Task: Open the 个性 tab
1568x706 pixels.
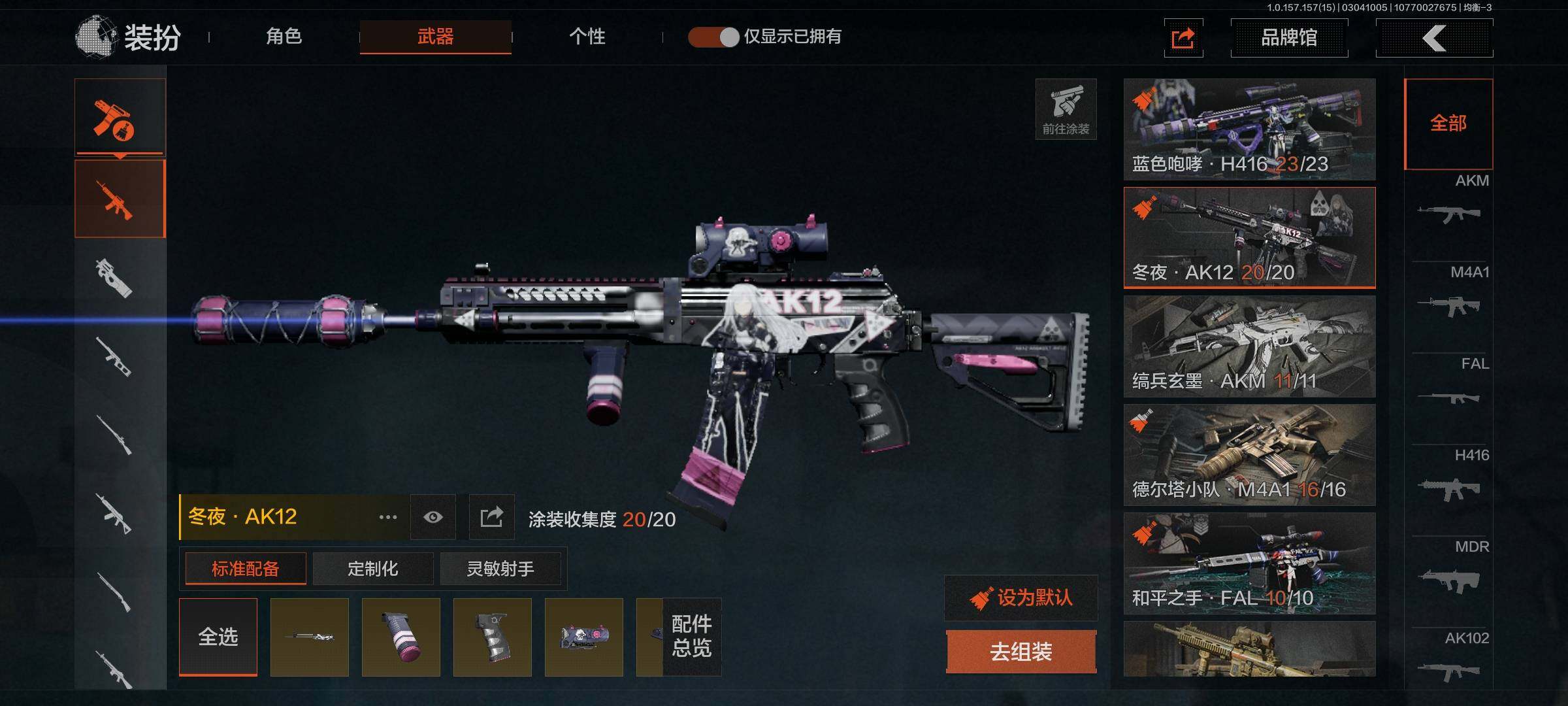Action: coord(587,37)
